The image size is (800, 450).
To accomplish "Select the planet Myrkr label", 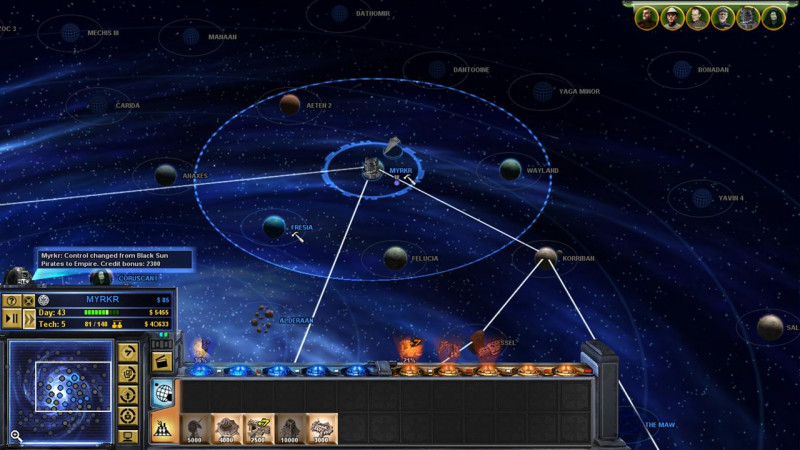I will [400, 171].
